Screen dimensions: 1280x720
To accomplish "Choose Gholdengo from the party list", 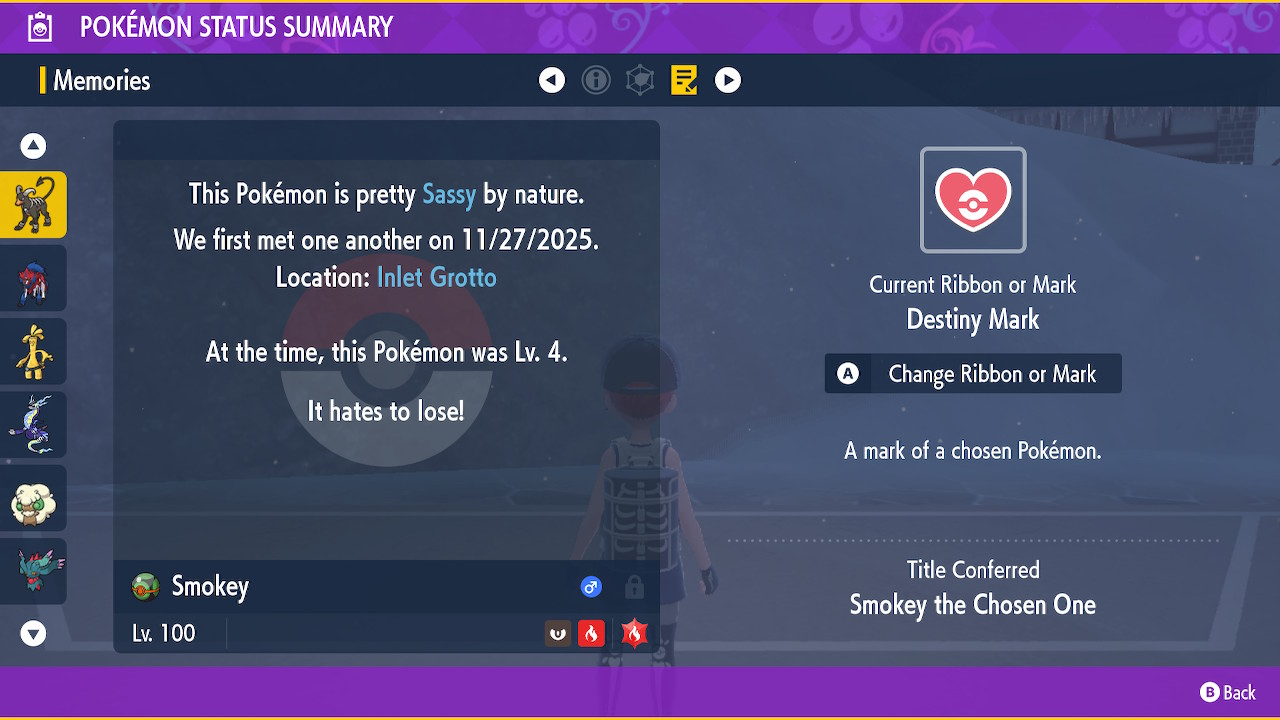I will pyautogui.click(x=34, y=351).
